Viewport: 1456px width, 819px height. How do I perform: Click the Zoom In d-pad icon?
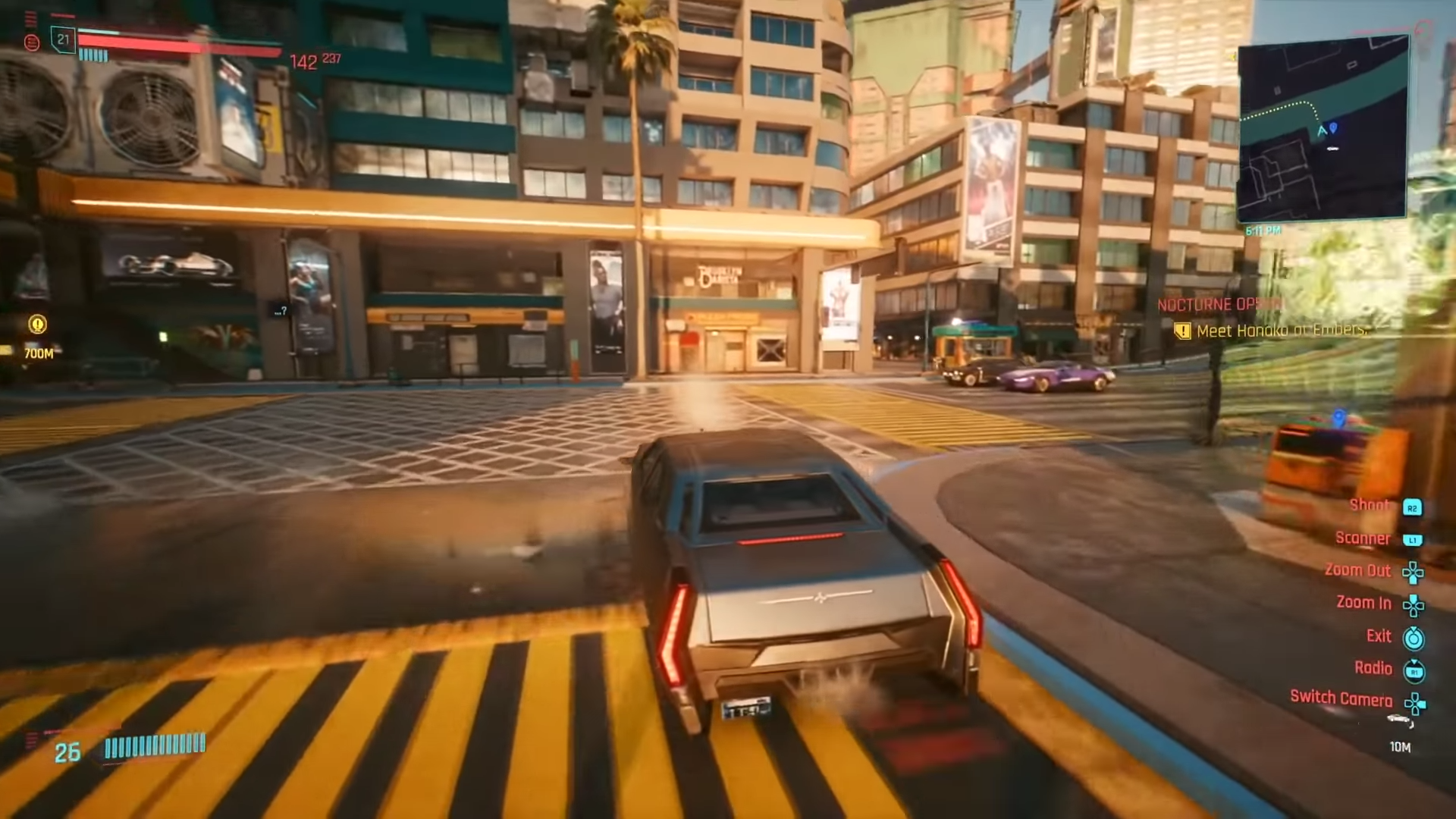pyautogui.click(x=1414, y=604)
